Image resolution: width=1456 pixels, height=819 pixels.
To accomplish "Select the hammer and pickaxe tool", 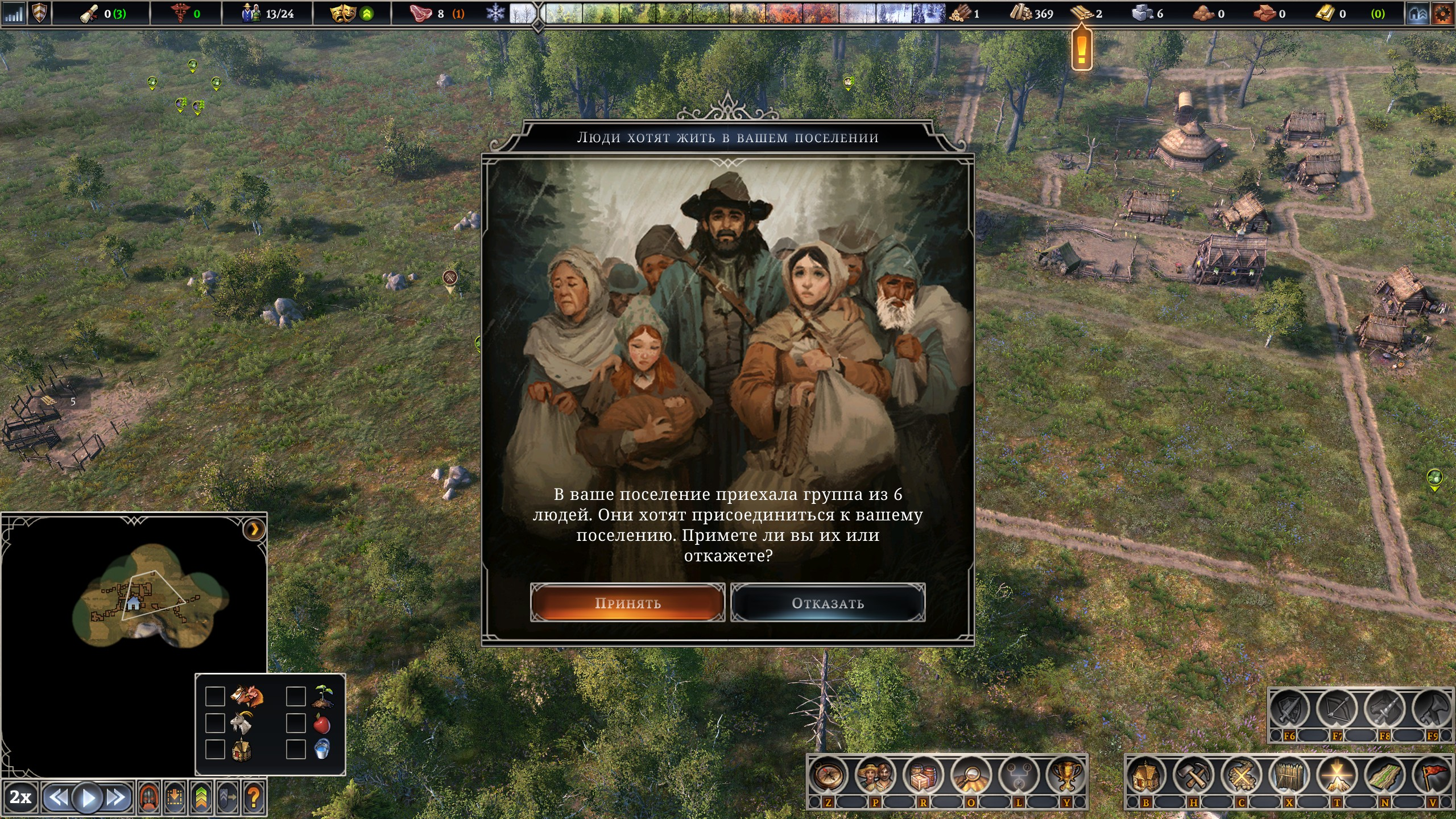I will coord(1193,775).
